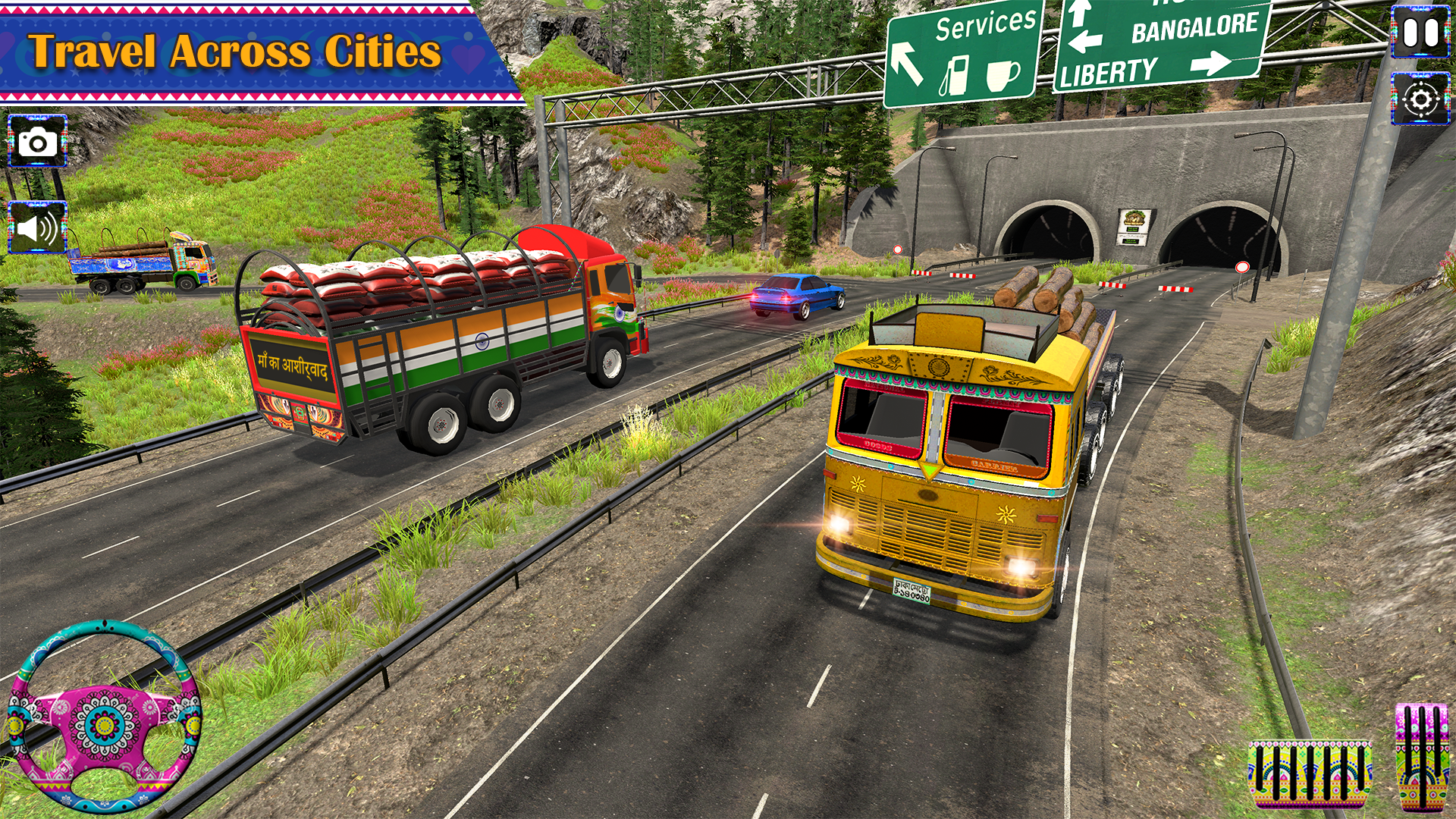Open the gear settings button
The width and height of the screenshot is (1456, 819).
coord(1420,99)
